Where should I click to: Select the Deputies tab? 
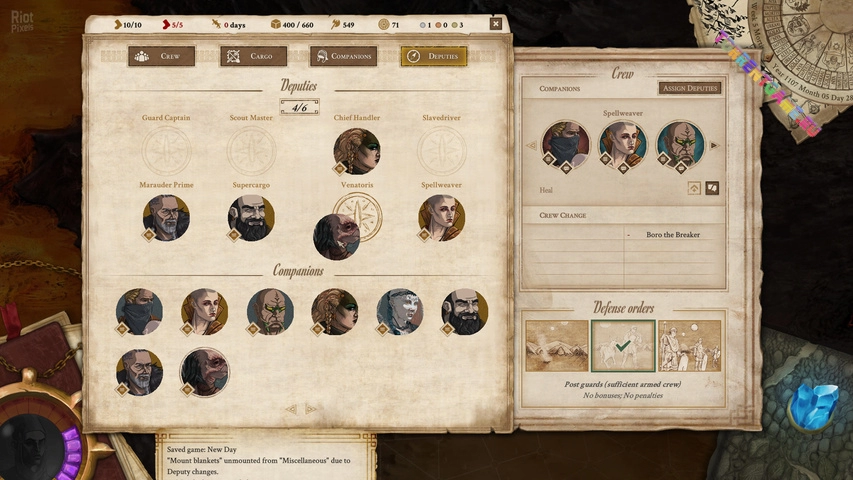433,56
